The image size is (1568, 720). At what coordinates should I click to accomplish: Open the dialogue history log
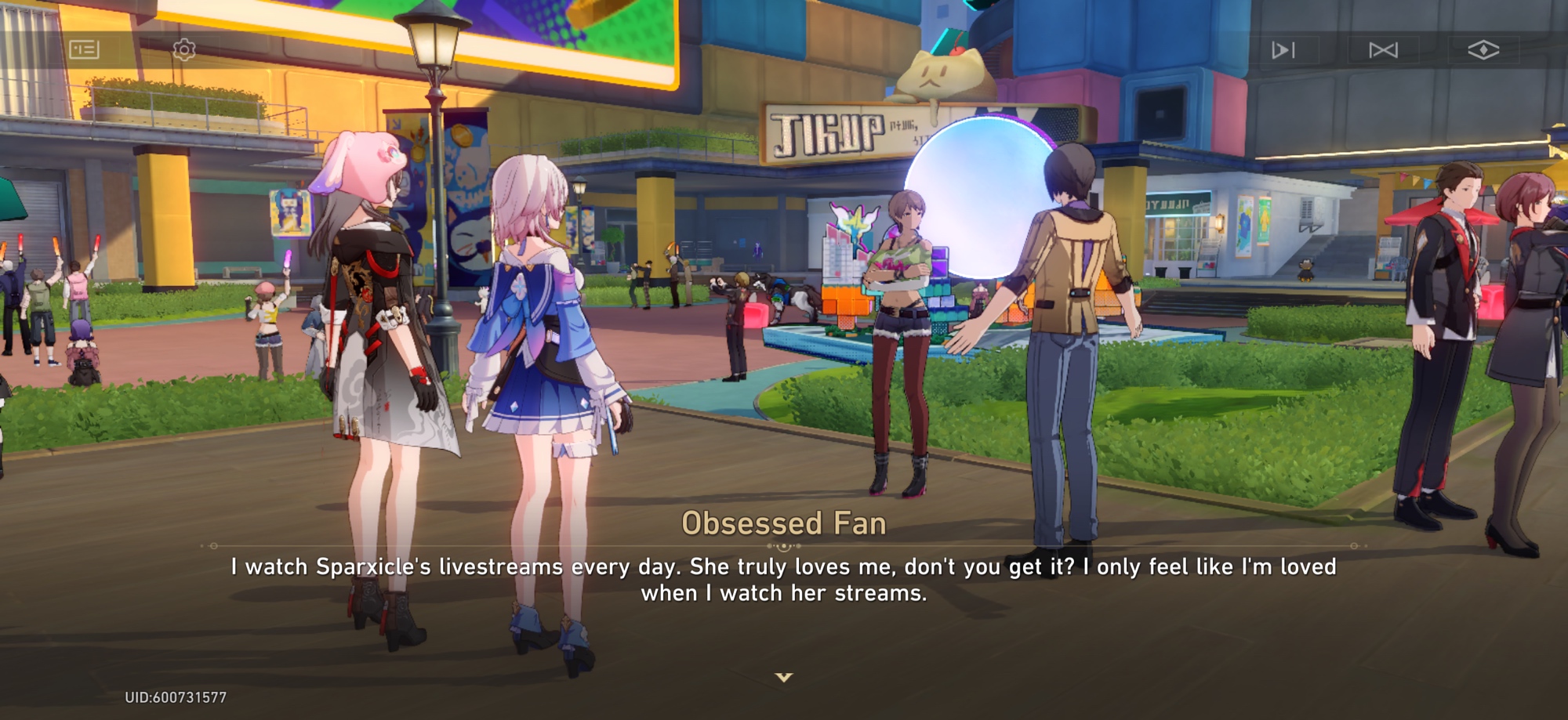click(84, 50)
